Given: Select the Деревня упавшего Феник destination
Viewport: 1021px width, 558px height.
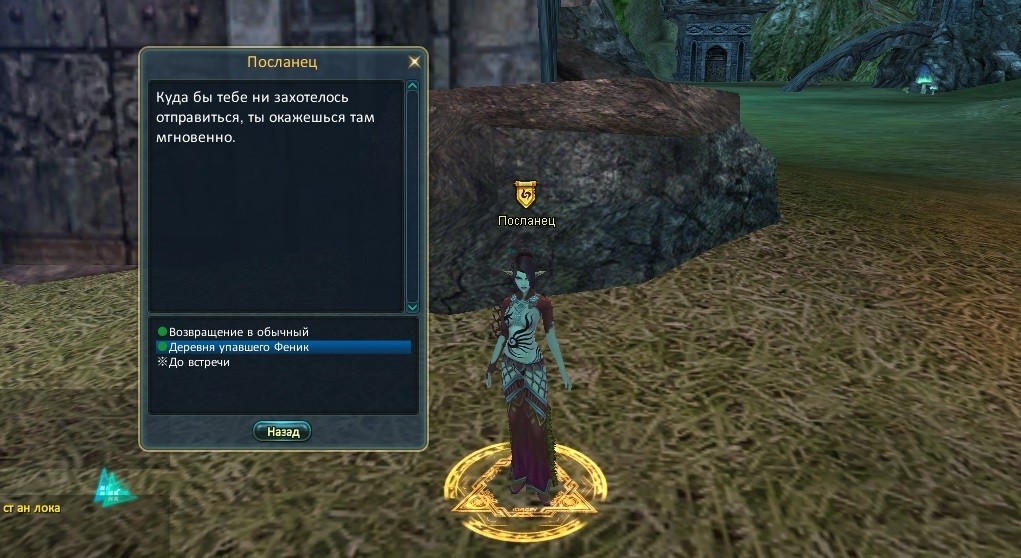Looking at the screenshot, I should tap(239, 347).
